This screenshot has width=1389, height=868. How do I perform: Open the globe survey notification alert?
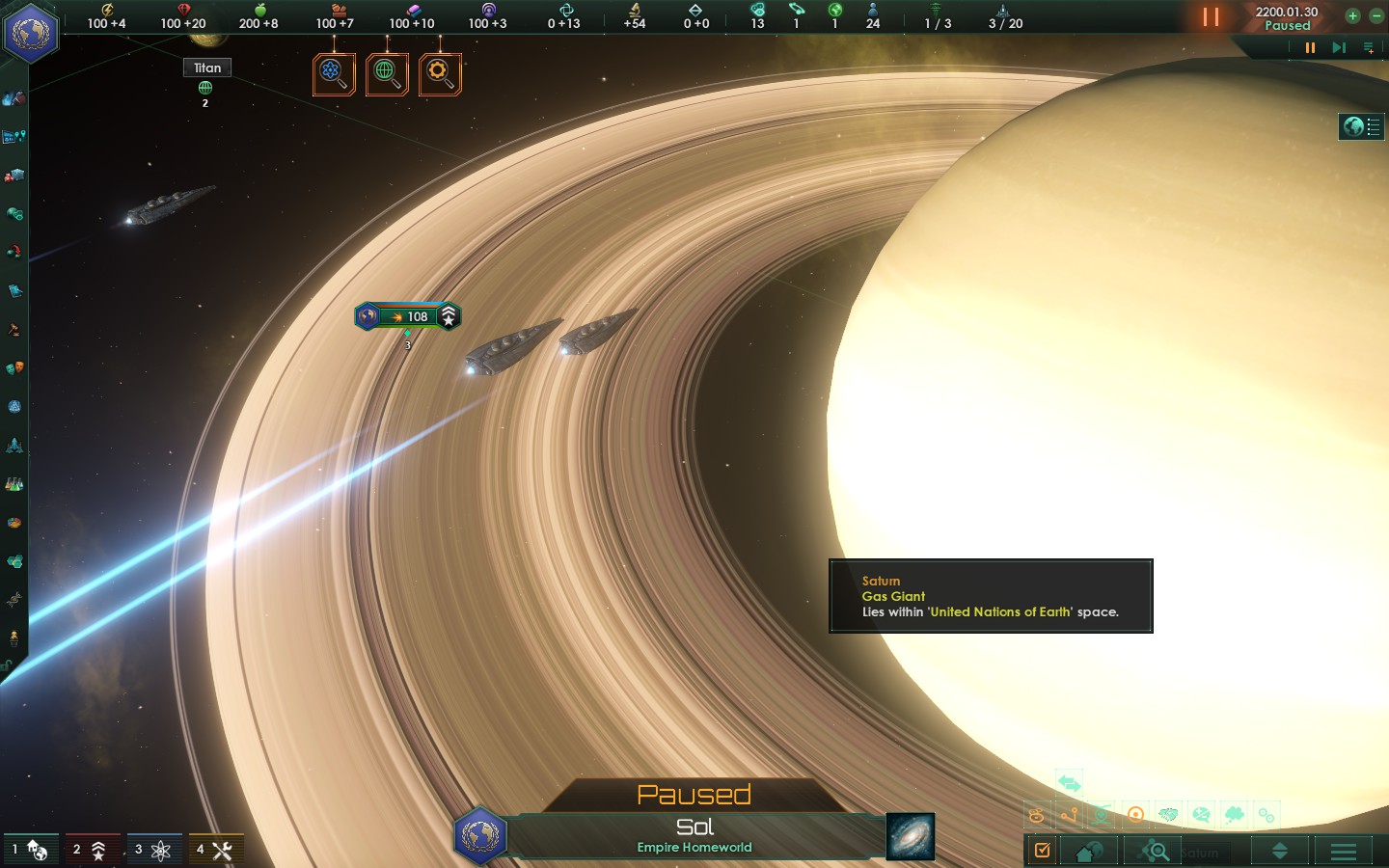tap(387, 73)
